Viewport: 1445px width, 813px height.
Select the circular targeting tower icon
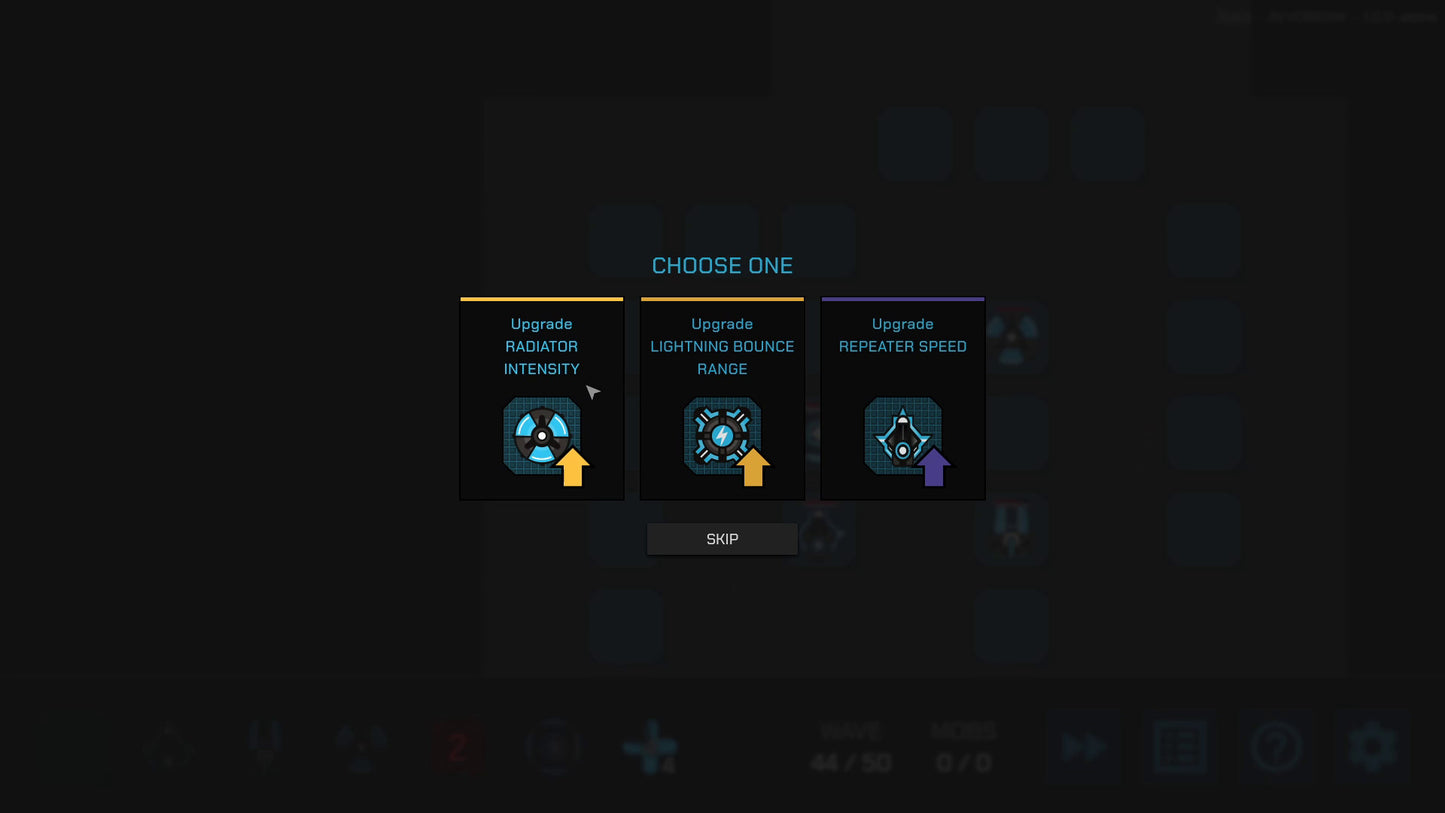pos(554,747)
